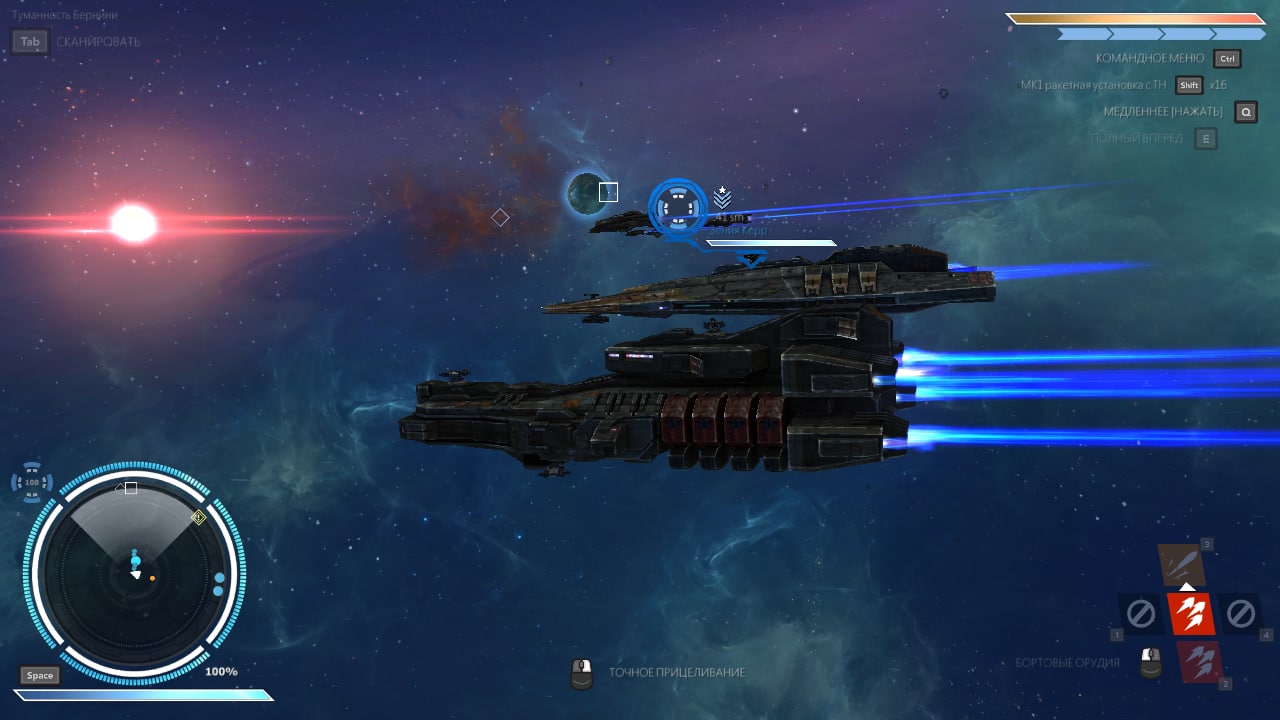Select the disabled weapon slot numbered 4
1280x720 pixels.
point(1240,613)
